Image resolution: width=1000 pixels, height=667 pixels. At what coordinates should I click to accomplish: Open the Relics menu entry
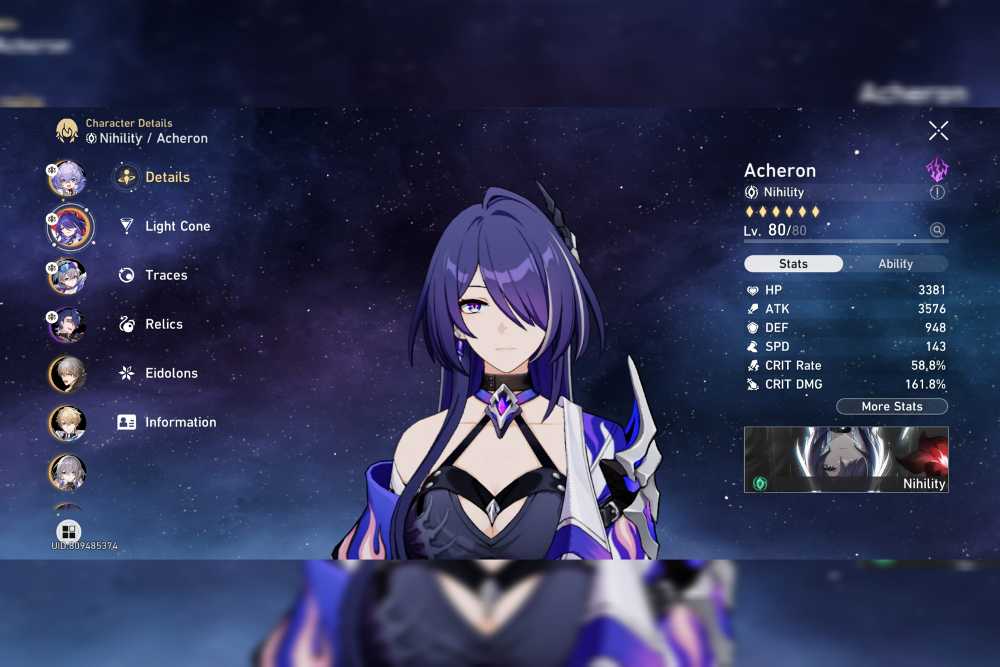(163, 324)
